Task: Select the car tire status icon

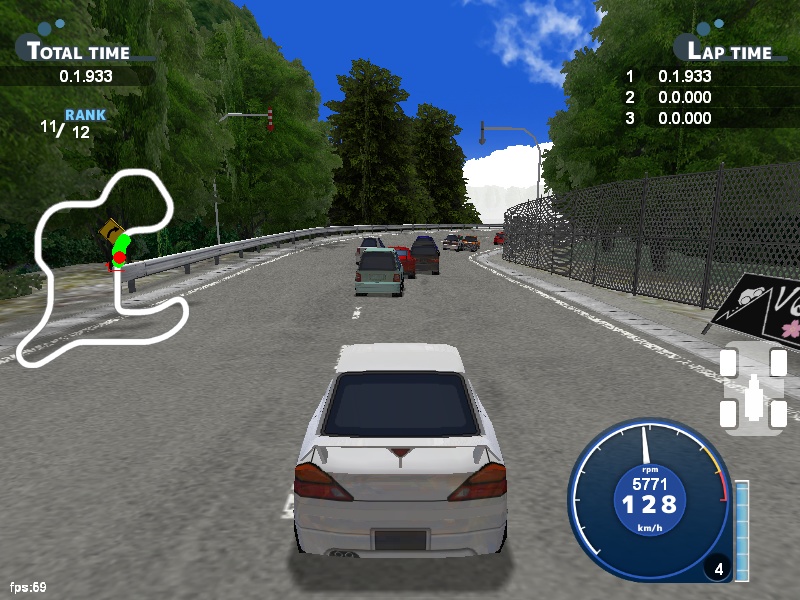Action: click(x=754, y=389)
